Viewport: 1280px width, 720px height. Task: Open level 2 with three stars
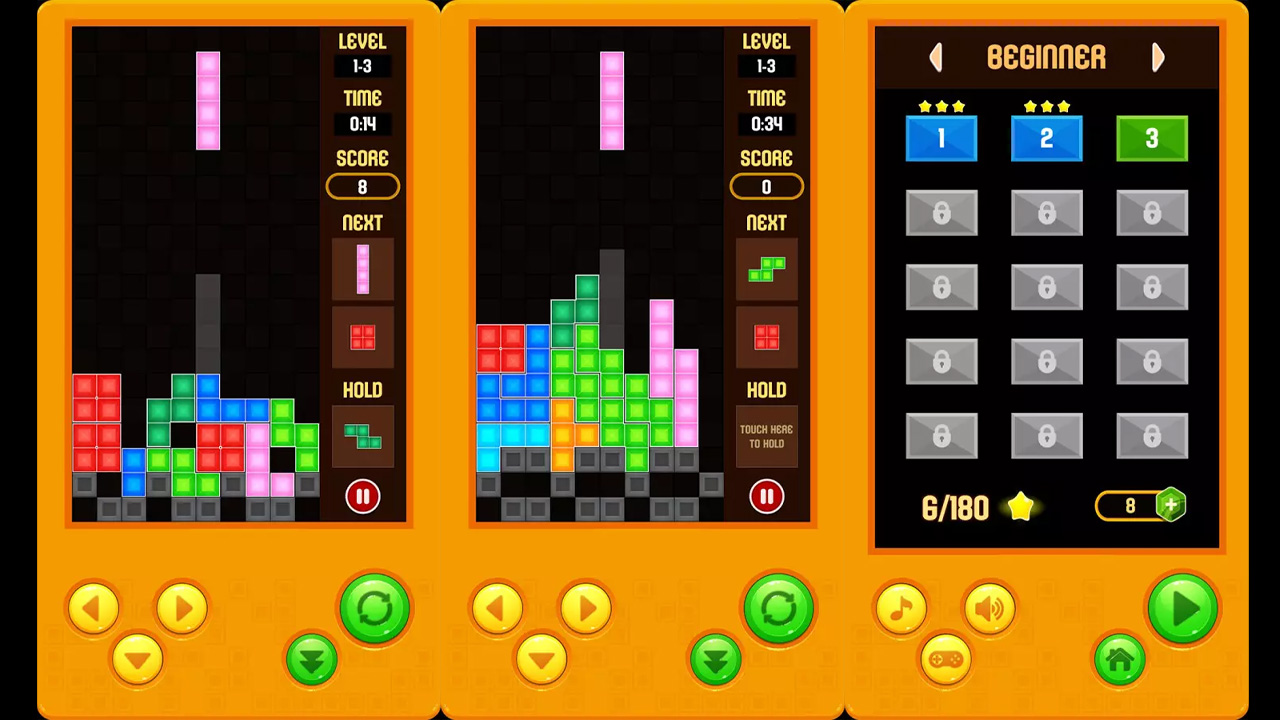coord(1046,138)
